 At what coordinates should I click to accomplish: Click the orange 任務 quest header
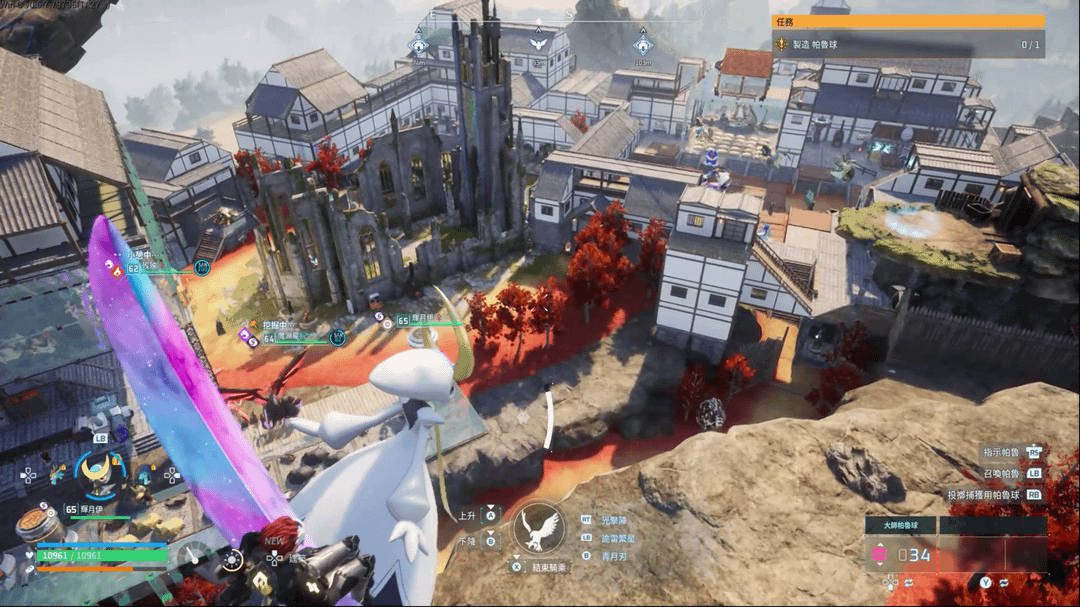[x=907, y=20]
